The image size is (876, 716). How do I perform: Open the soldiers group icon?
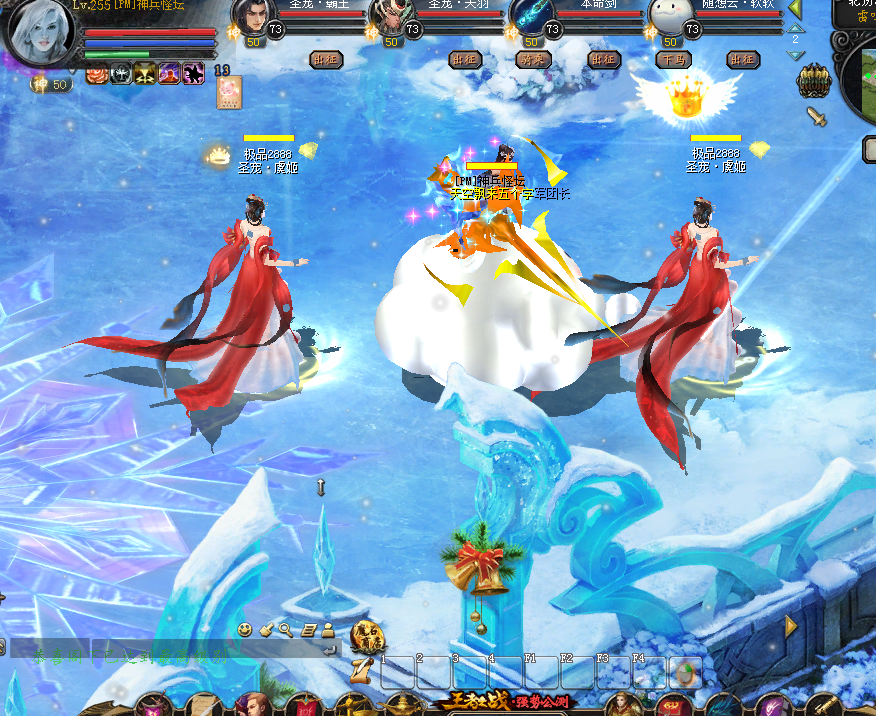coord(813,81)
